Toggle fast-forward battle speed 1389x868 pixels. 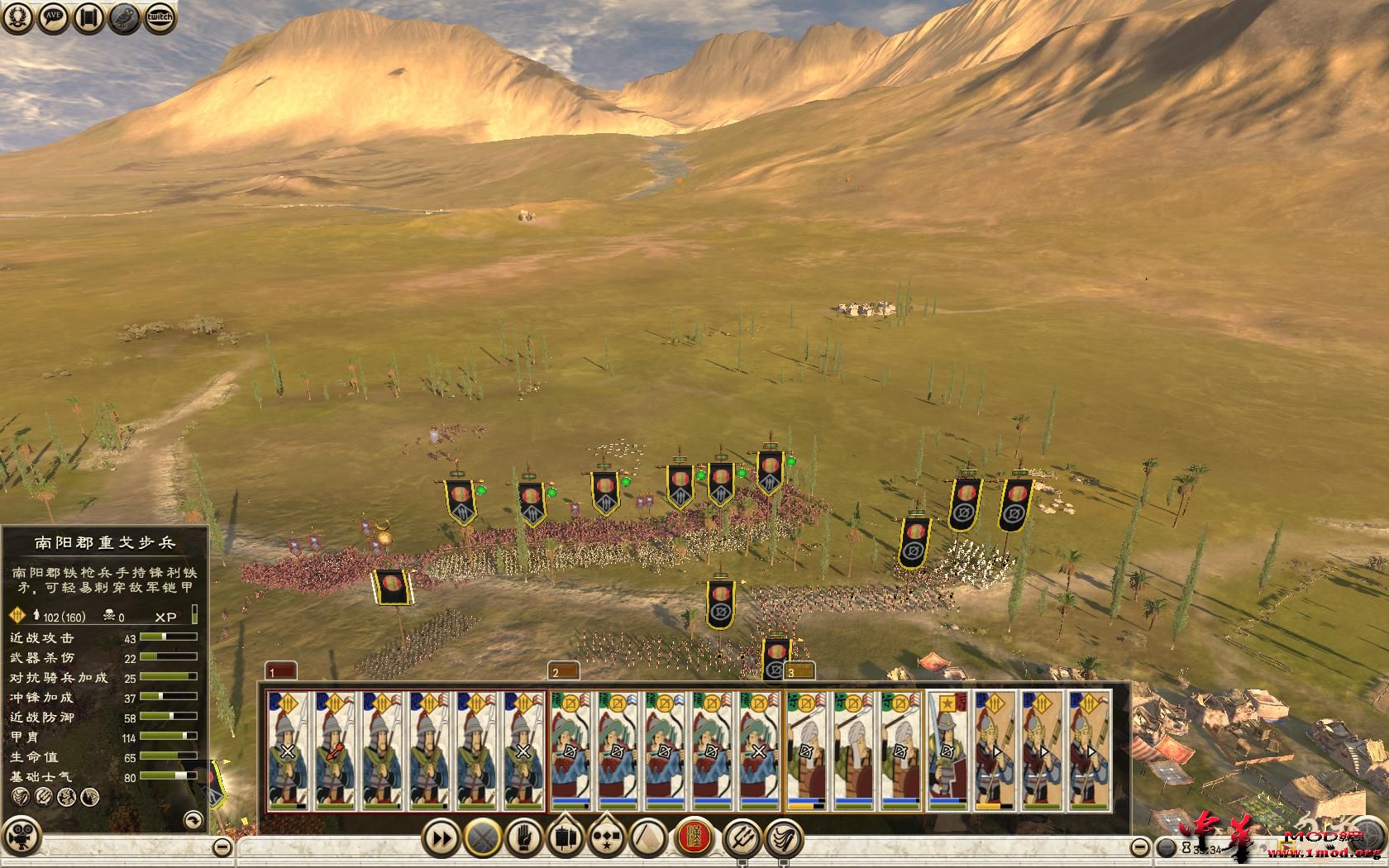442,838
